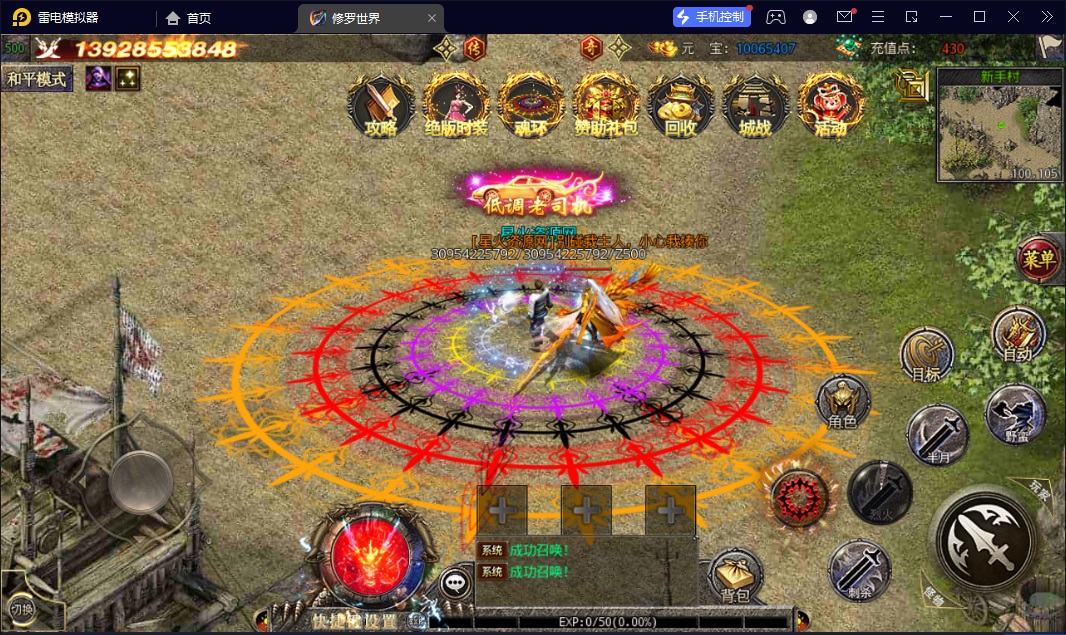The height and width of the screenshot is (635, 1066).
Task: Activate the 烈火 flame sword skill
Action: pos(880,491)
